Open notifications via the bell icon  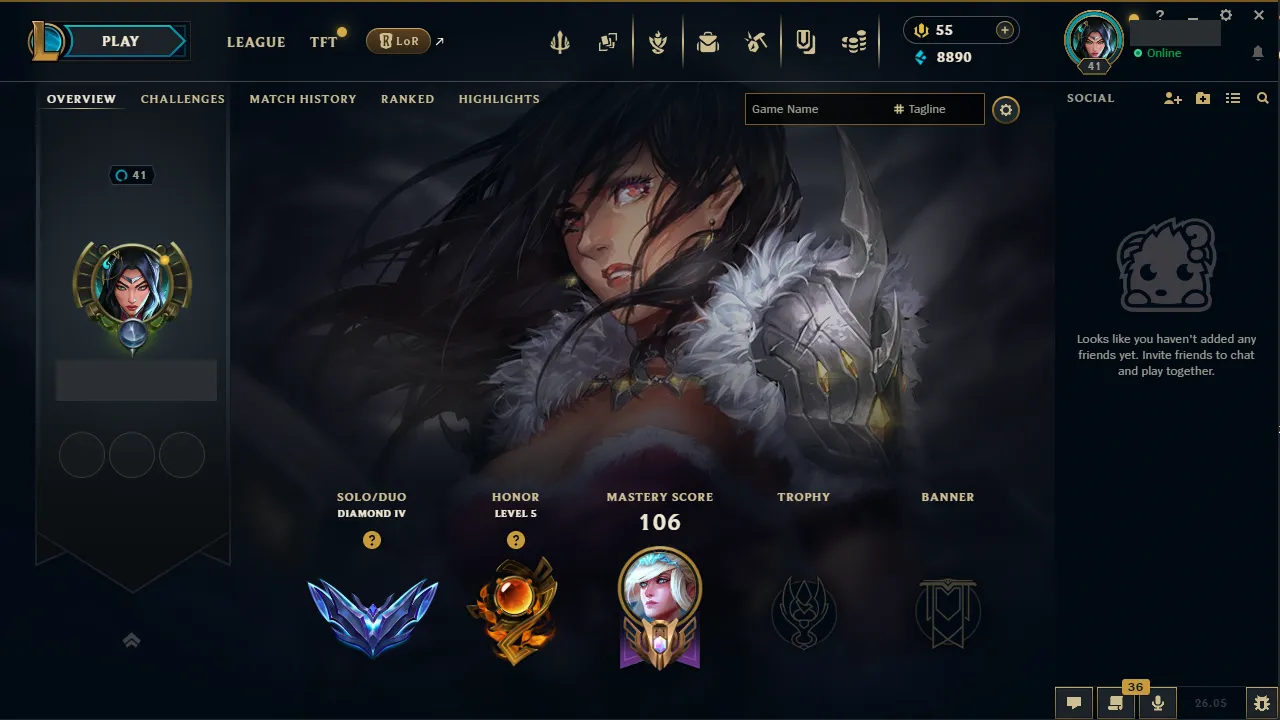[1257, 52]
